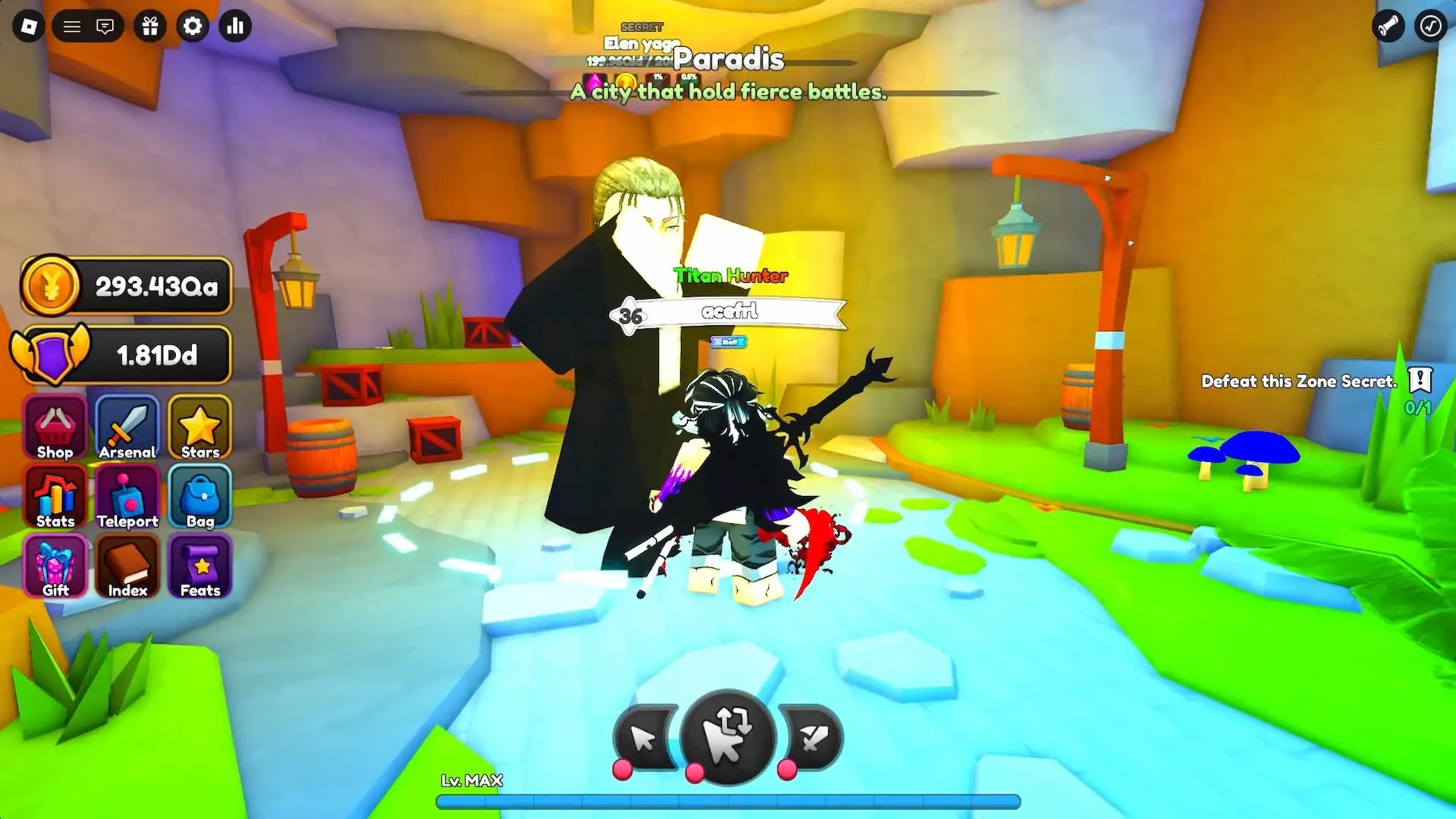Open the codes scroll icon top right

pos(1389,26)
